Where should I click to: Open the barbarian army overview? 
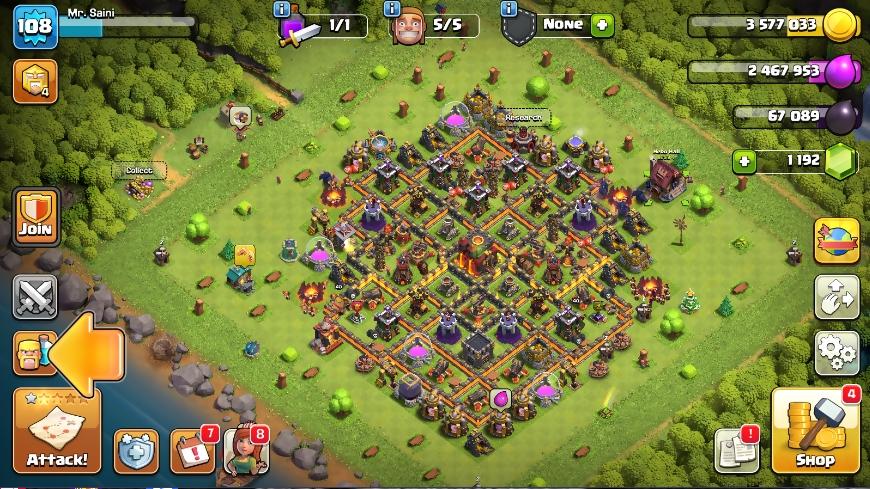pos(30,354)
